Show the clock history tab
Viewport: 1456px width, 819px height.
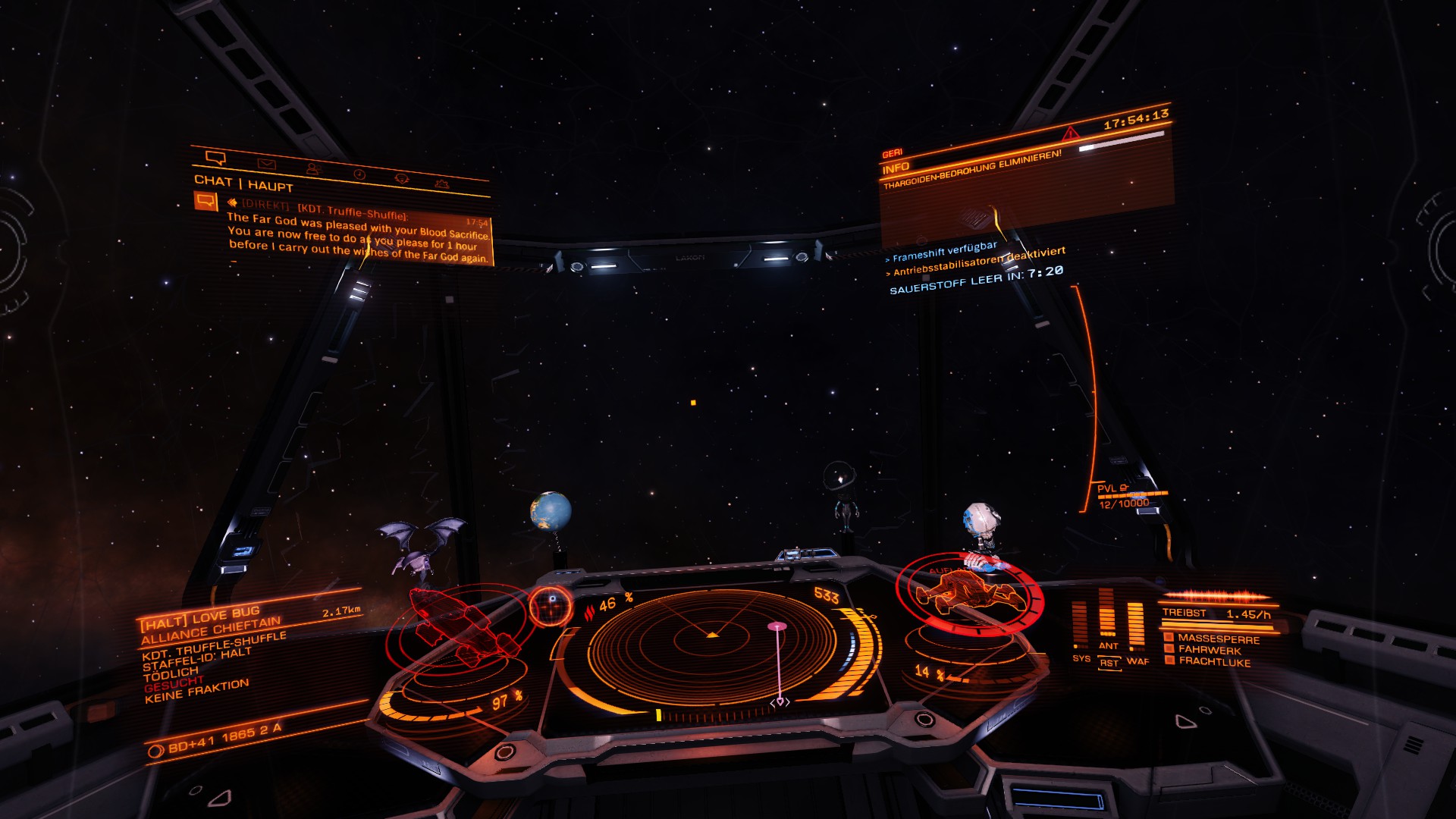click(x=359, y=174)
